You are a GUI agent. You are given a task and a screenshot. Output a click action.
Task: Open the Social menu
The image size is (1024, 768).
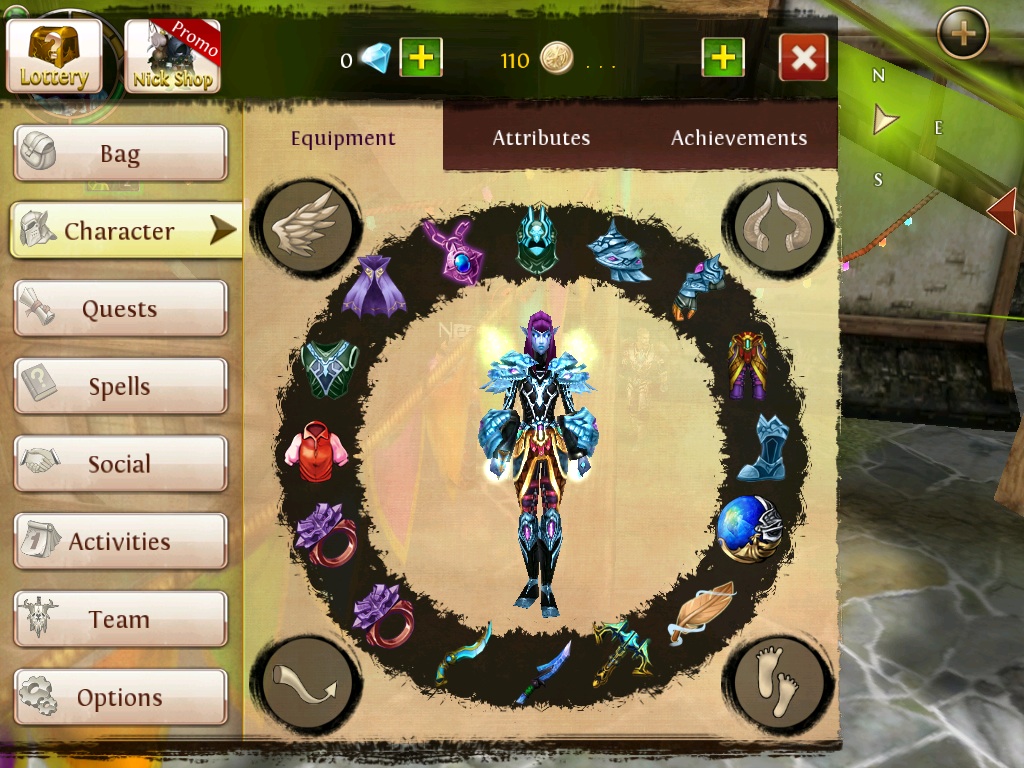[120, 464]
